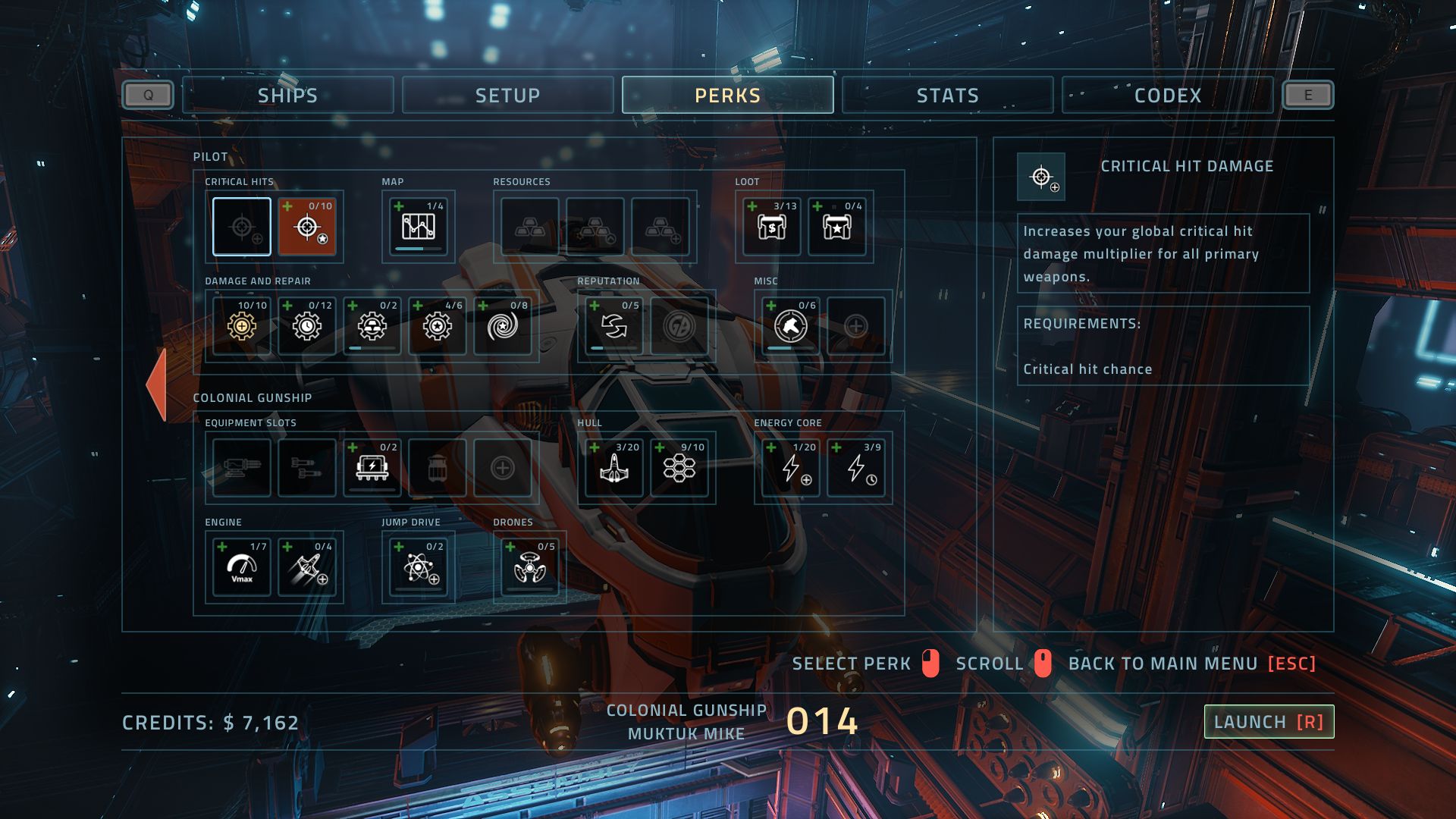
Task: Pick the Jump Drive atom perk 0/2
Action: point(418,567)
